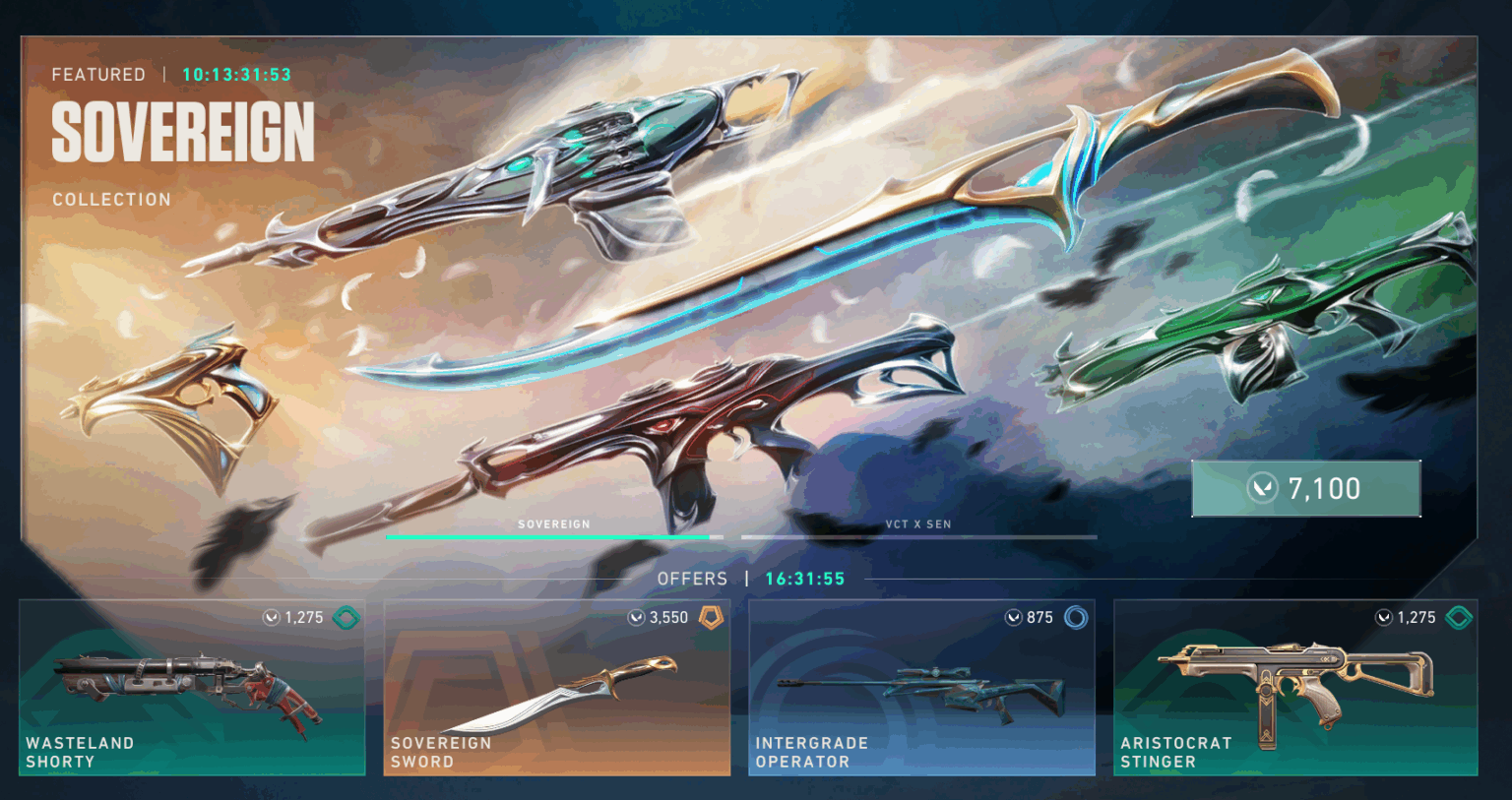This screenshot has height=800, width=1512.
Task: Click the FEATURED label above the bundle name
Action: pos(98,74)
